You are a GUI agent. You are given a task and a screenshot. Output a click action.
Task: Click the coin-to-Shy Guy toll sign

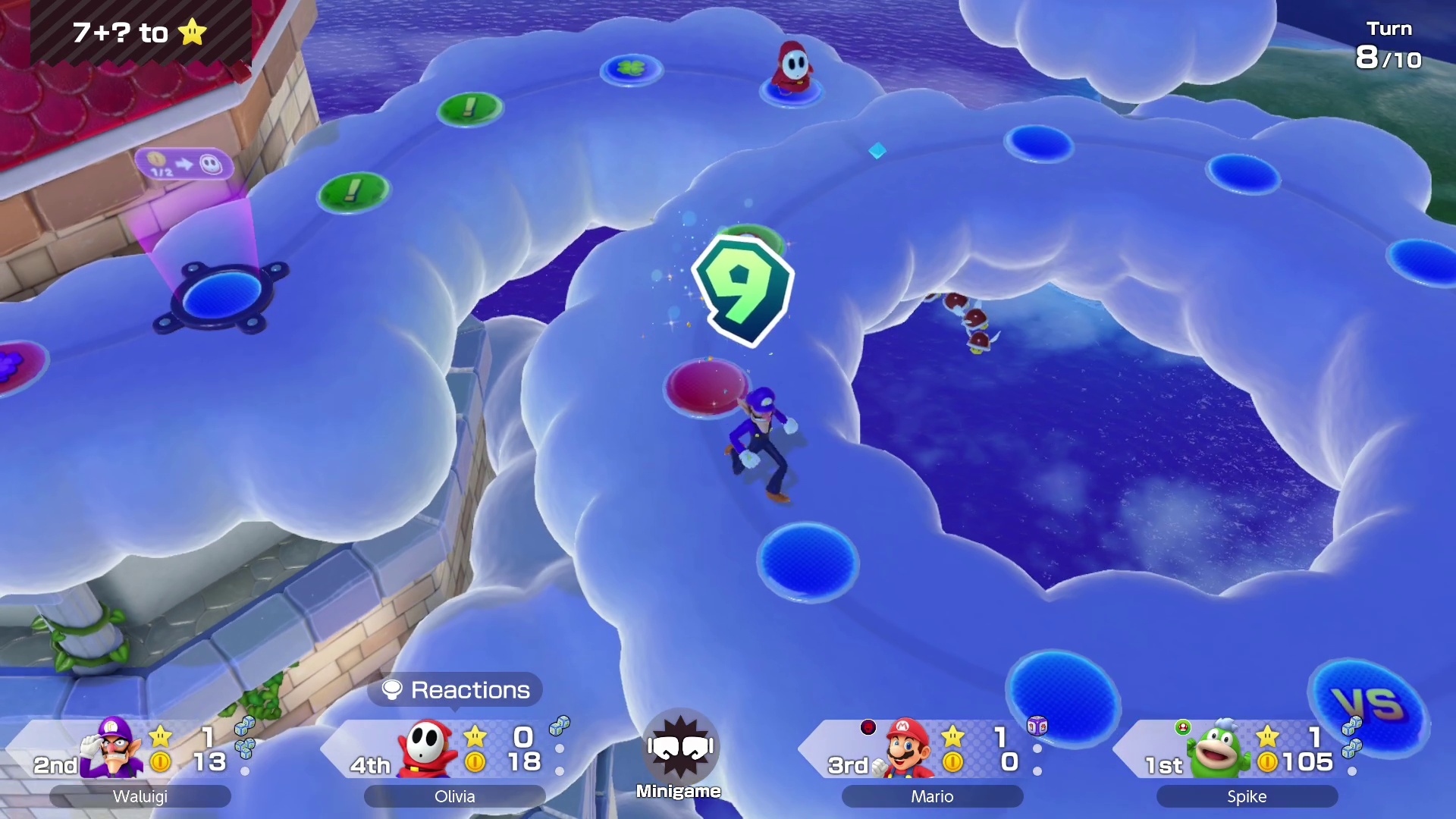click(x=184, y=164)
